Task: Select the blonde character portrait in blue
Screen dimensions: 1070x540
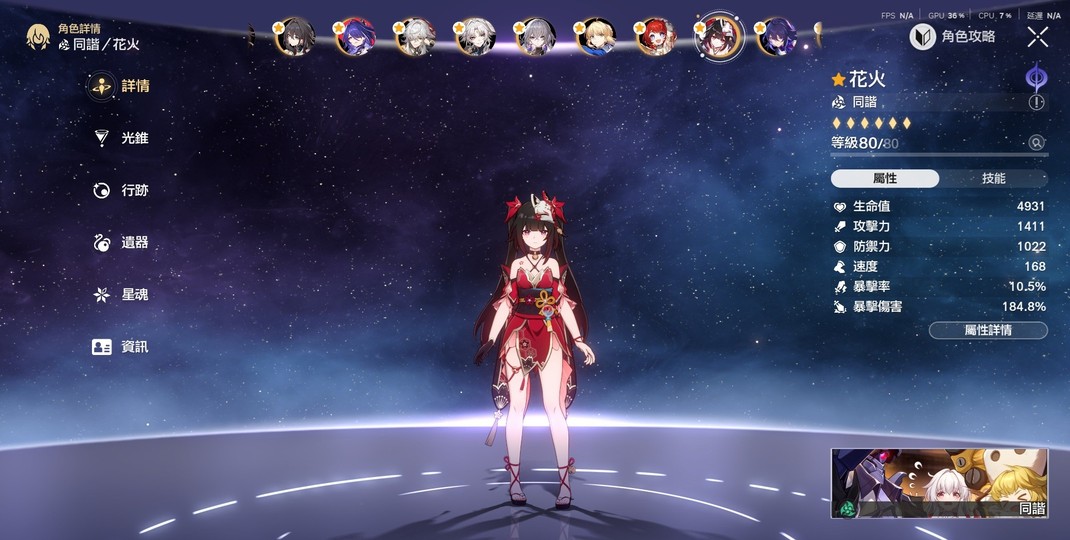Action: [596, 37]
